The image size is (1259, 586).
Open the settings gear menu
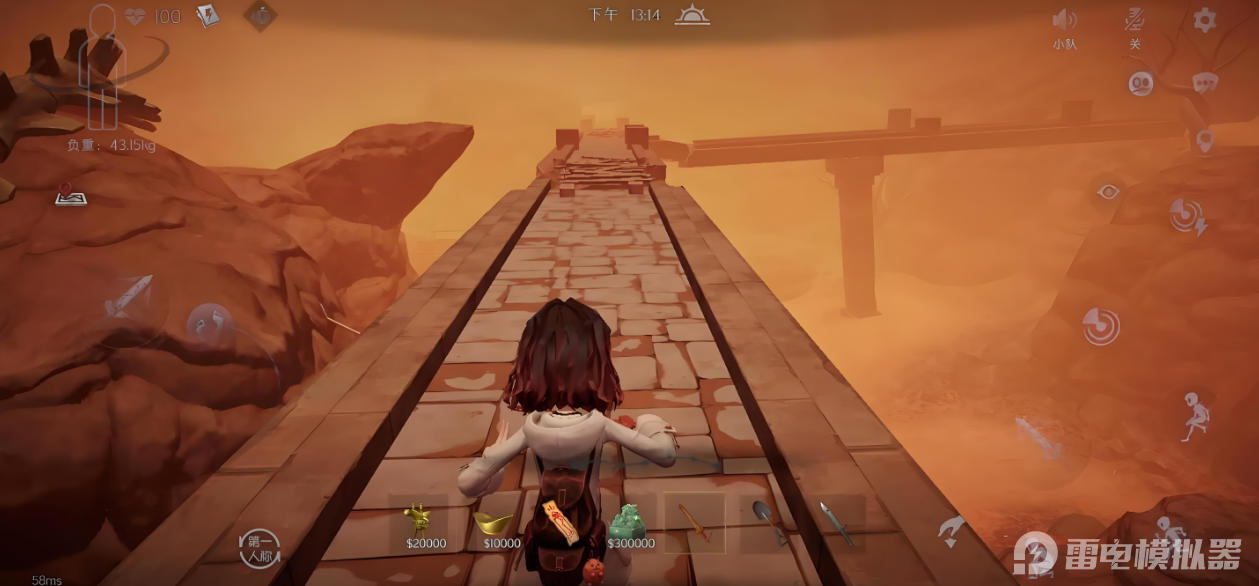click(1205, 19)
